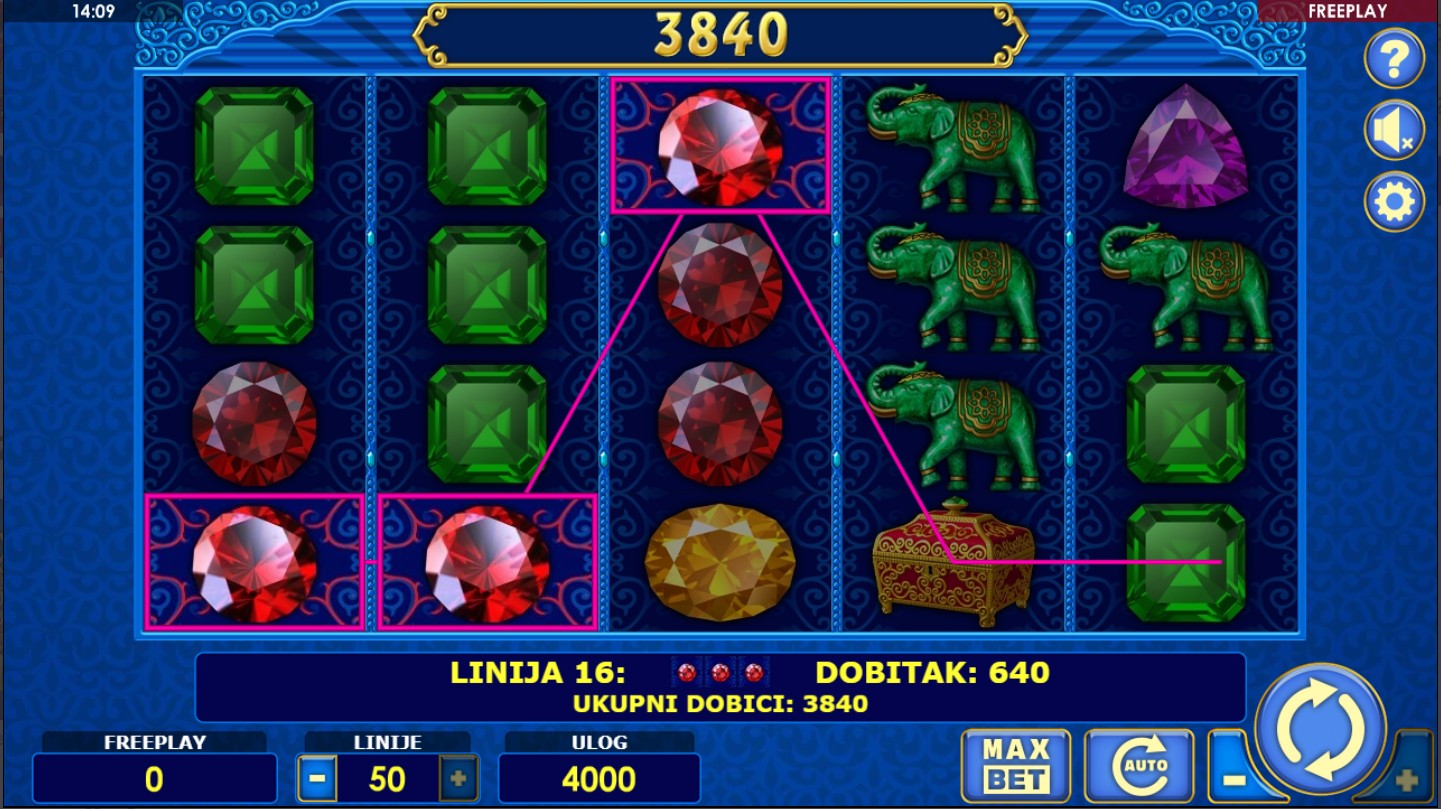Open the gear settings menu

coord(1394,203)
